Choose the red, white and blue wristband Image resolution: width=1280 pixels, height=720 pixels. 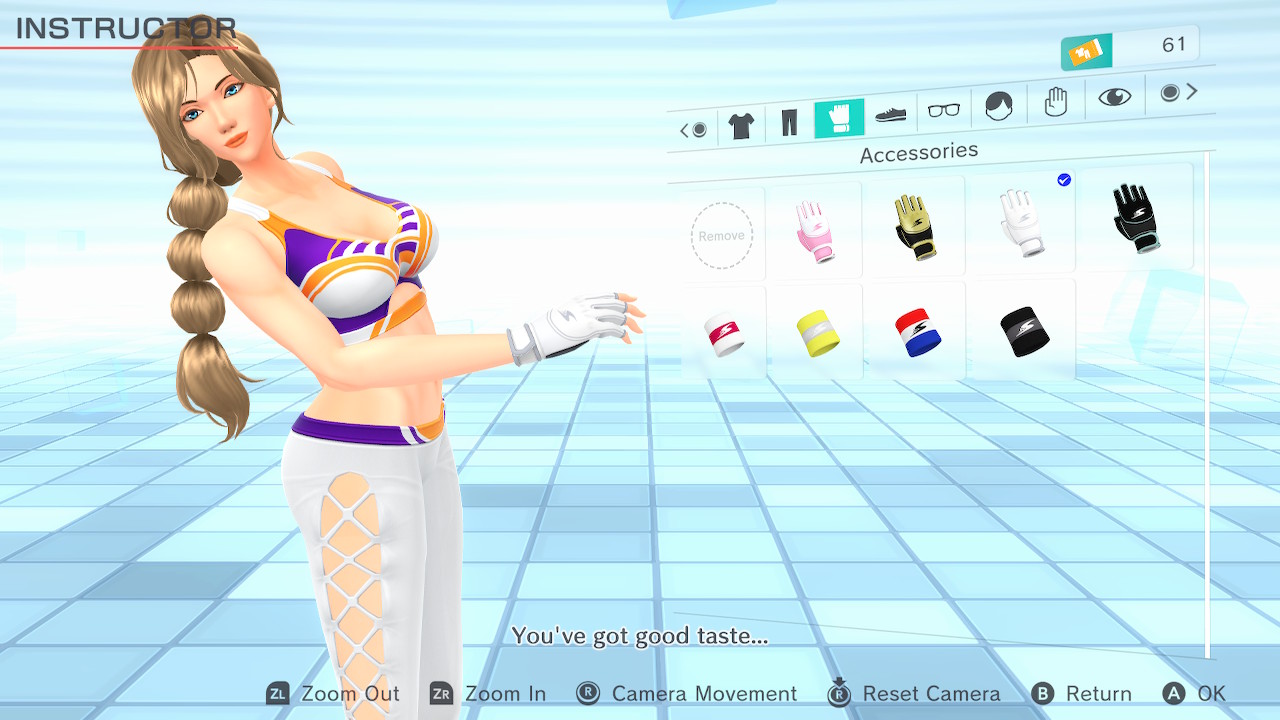click(x=916, y=332)
